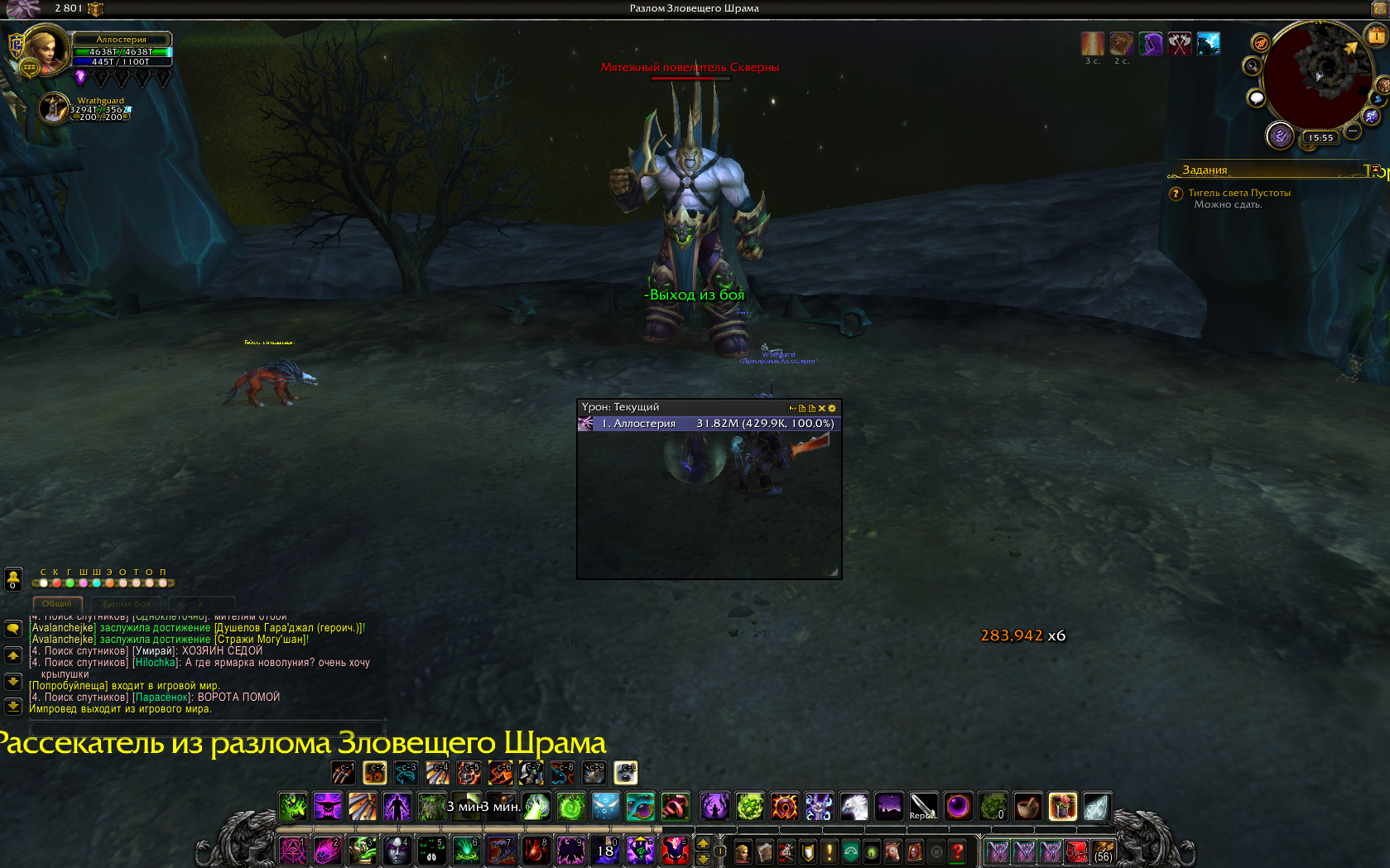Open the calendar button by the minimap

(x=1376, y=36)
